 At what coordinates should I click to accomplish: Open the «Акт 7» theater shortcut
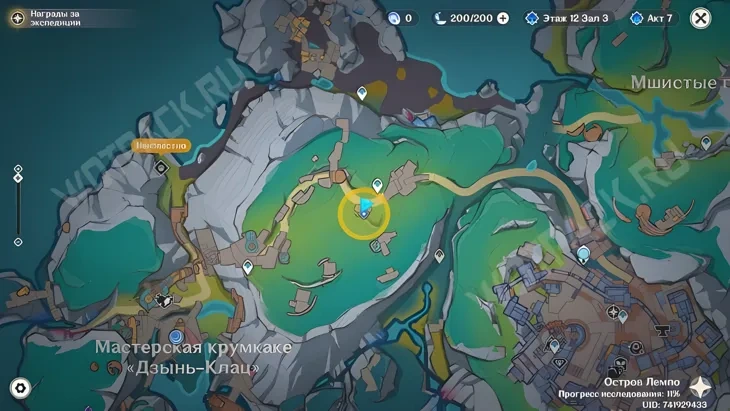[x=653, y=18]
